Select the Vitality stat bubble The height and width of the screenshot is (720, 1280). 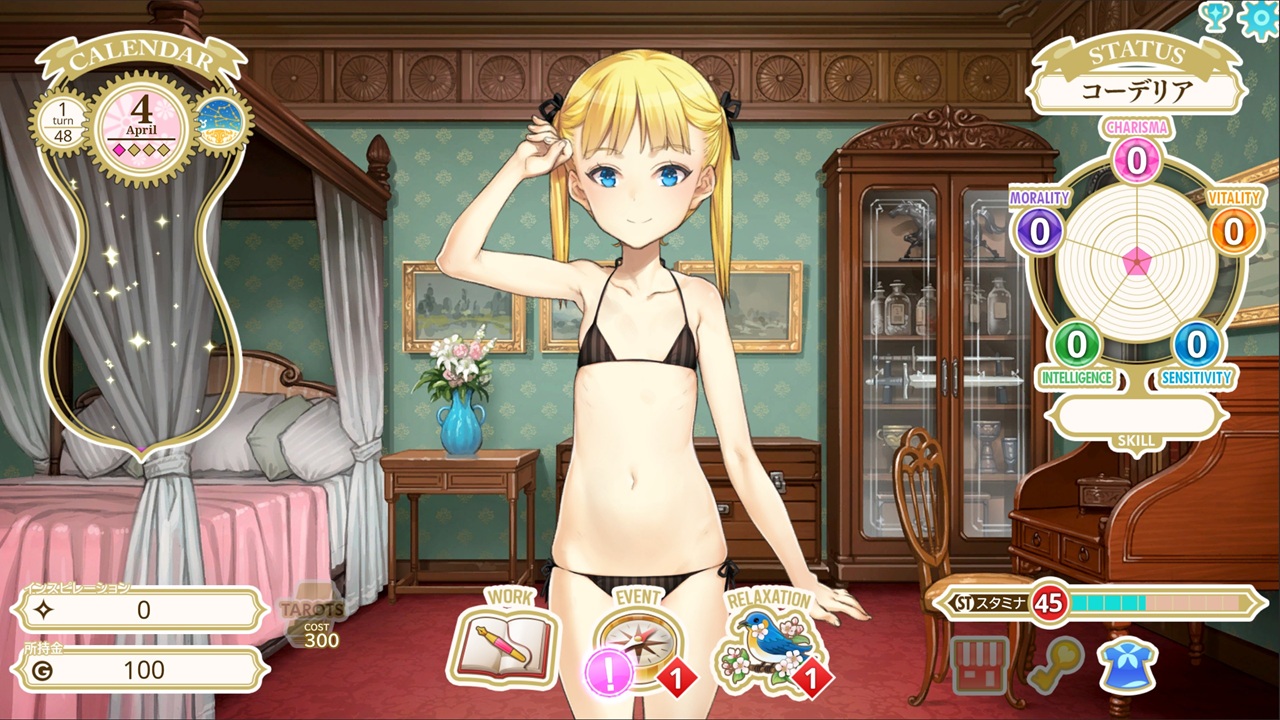point(1234,230)
